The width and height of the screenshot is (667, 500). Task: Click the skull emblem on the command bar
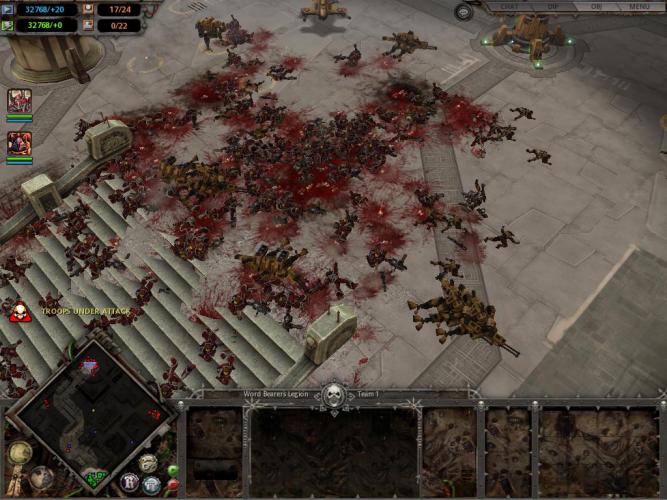pyautogui.click(x=334, y=394)
